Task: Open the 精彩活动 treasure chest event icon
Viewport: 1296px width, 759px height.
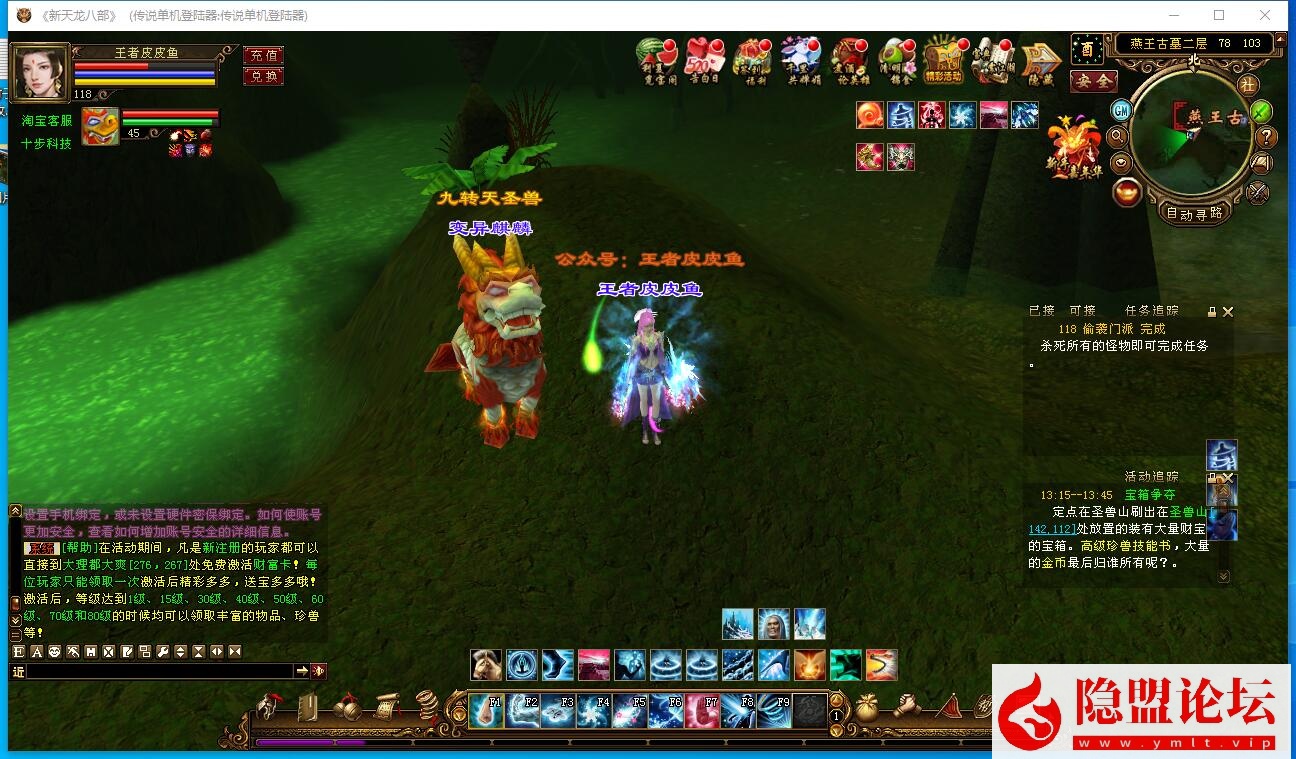Action: pyautogui.click(x=943, y=62)
